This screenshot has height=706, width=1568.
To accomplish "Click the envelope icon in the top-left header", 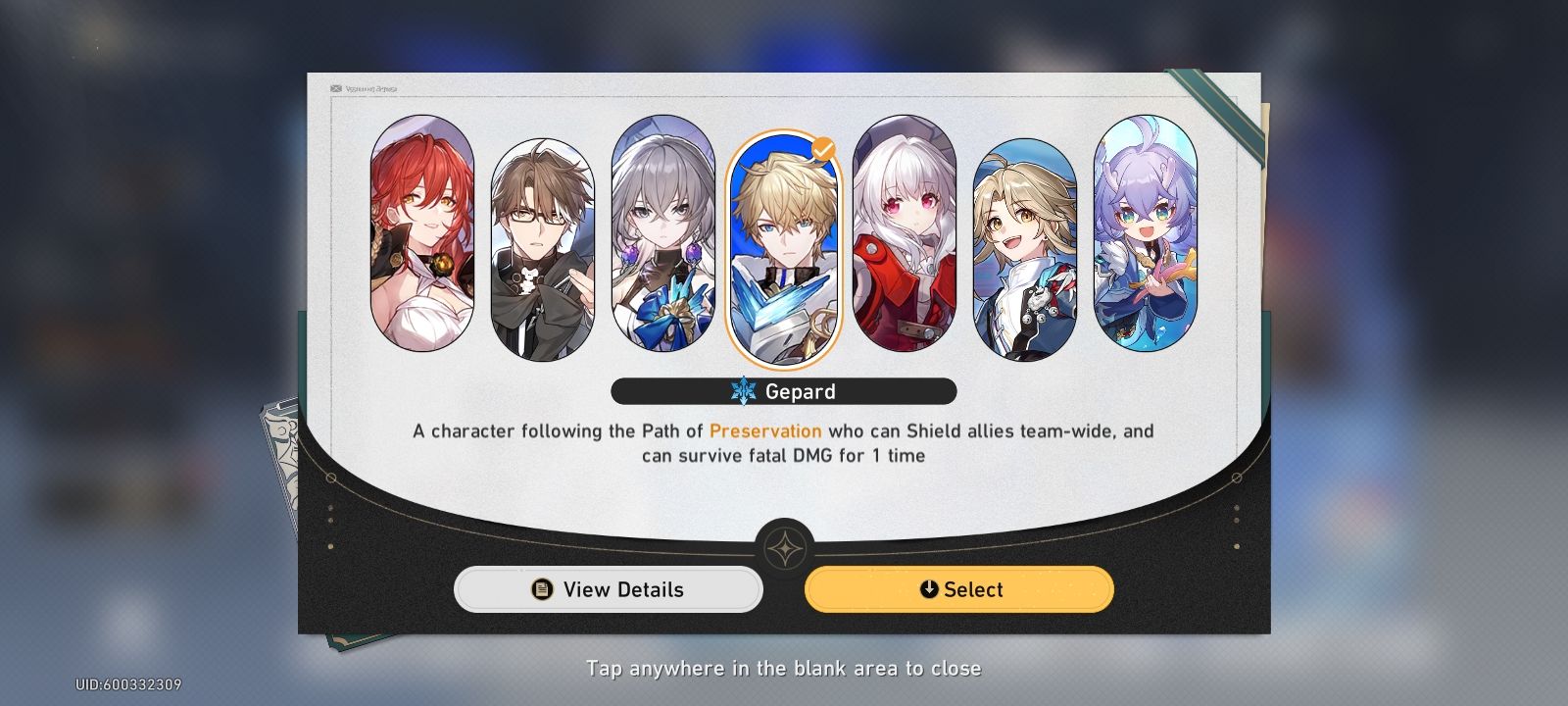I will (x=335, y=87).
